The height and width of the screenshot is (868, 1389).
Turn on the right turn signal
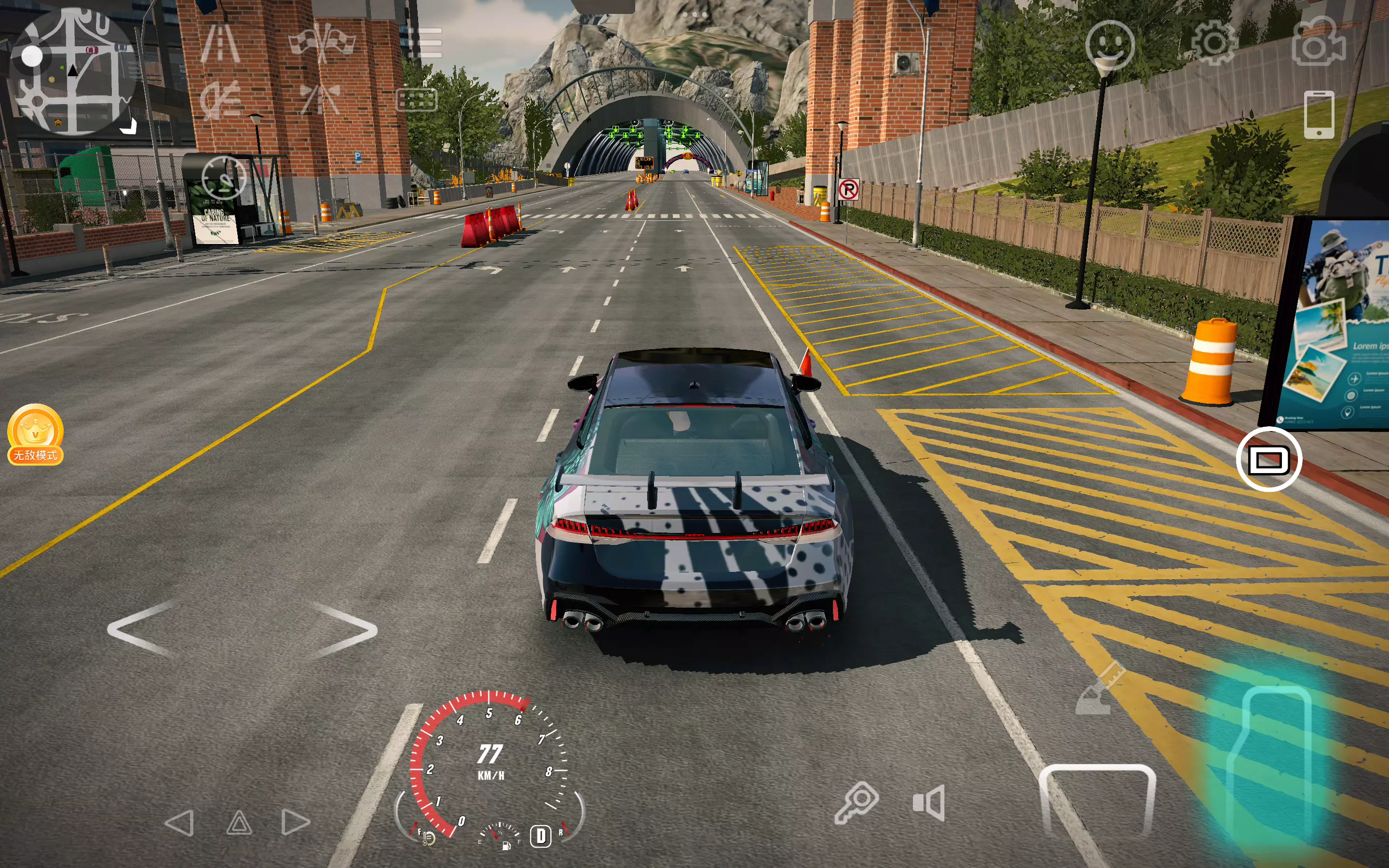[296, 823]
